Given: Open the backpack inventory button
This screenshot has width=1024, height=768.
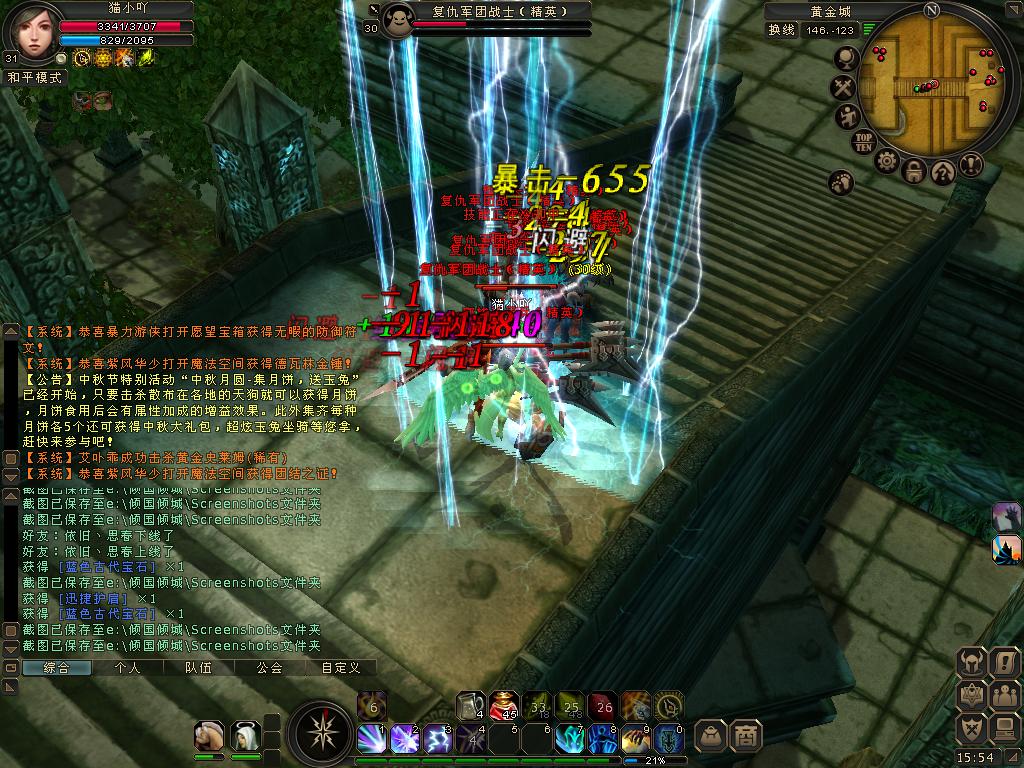Looking at the screenshot, I should pos(711,736).
